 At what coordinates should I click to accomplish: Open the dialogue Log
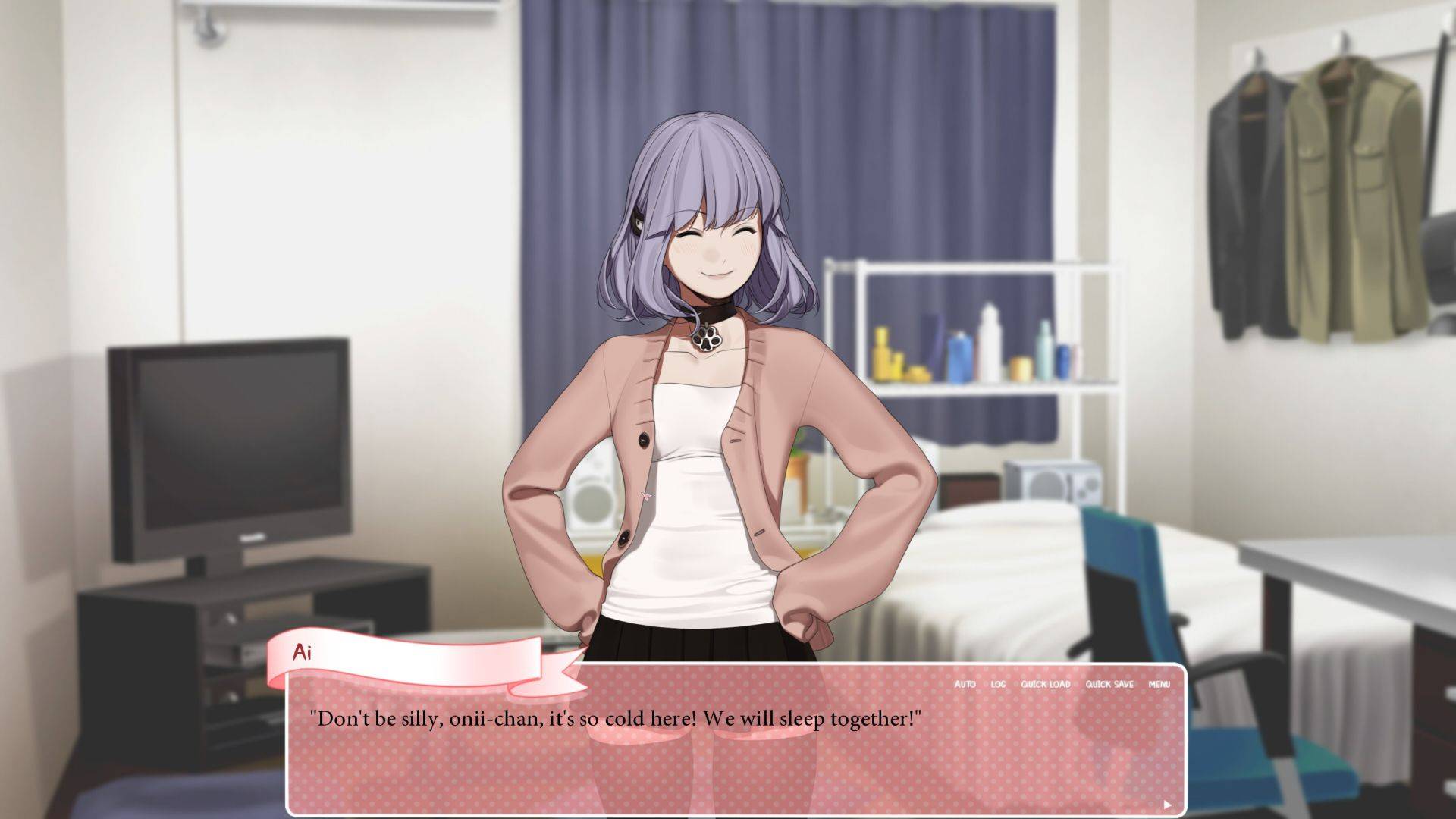click(x=998, y=684)
